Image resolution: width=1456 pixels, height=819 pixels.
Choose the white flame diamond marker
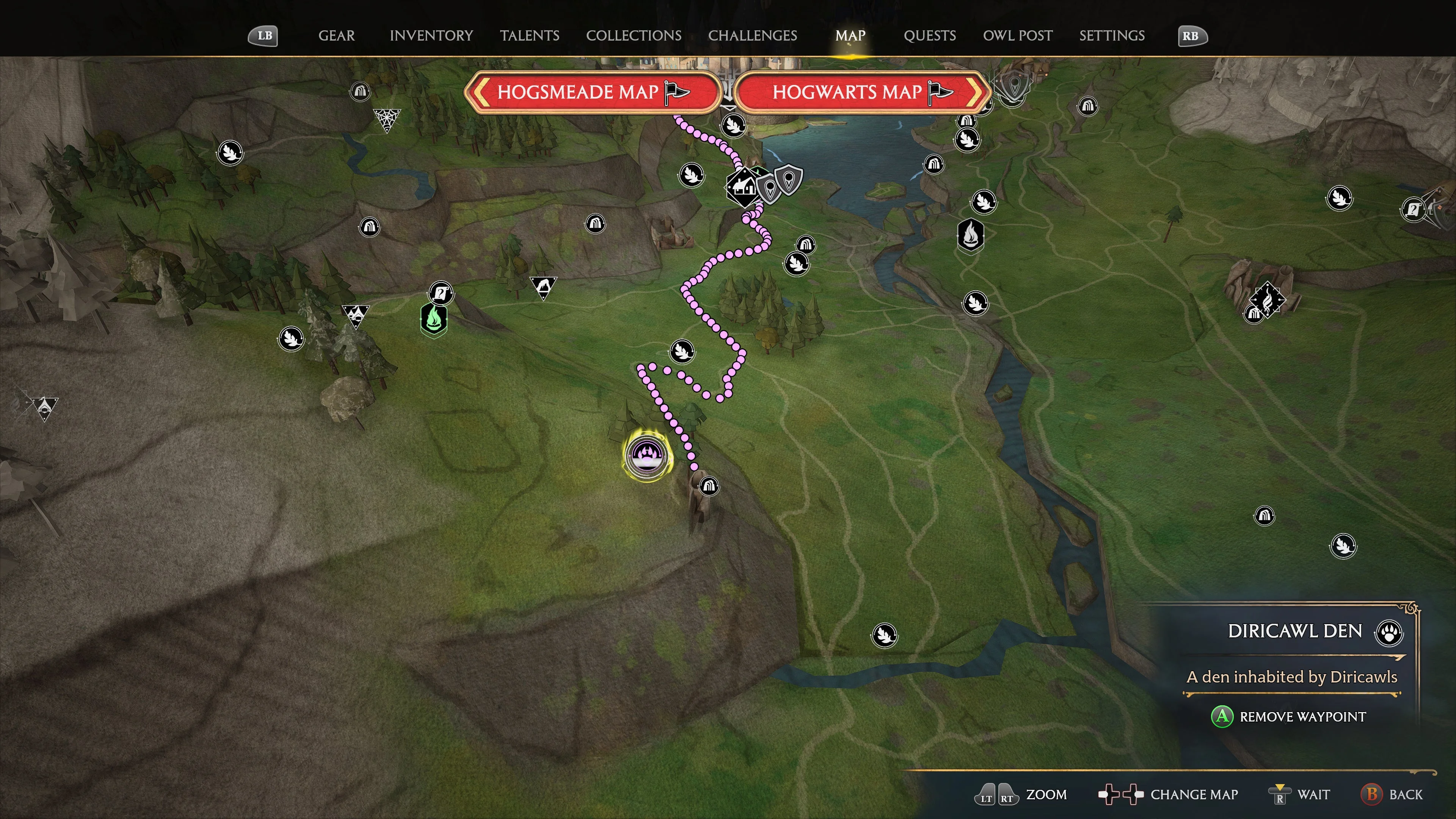coord(1267,299)
